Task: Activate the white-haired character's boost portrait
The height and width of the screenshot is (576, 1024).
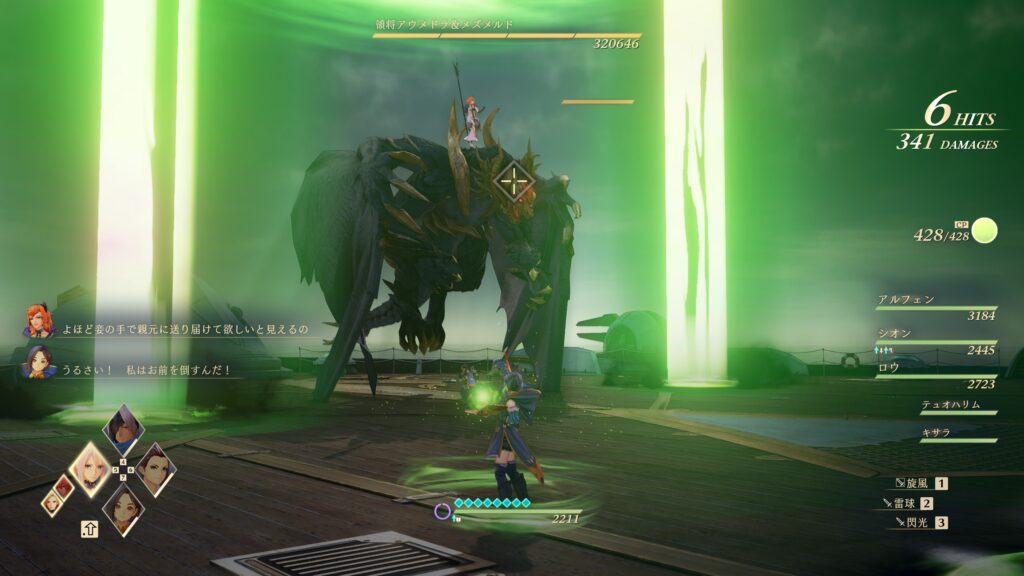Action: [x=123, y=429]
